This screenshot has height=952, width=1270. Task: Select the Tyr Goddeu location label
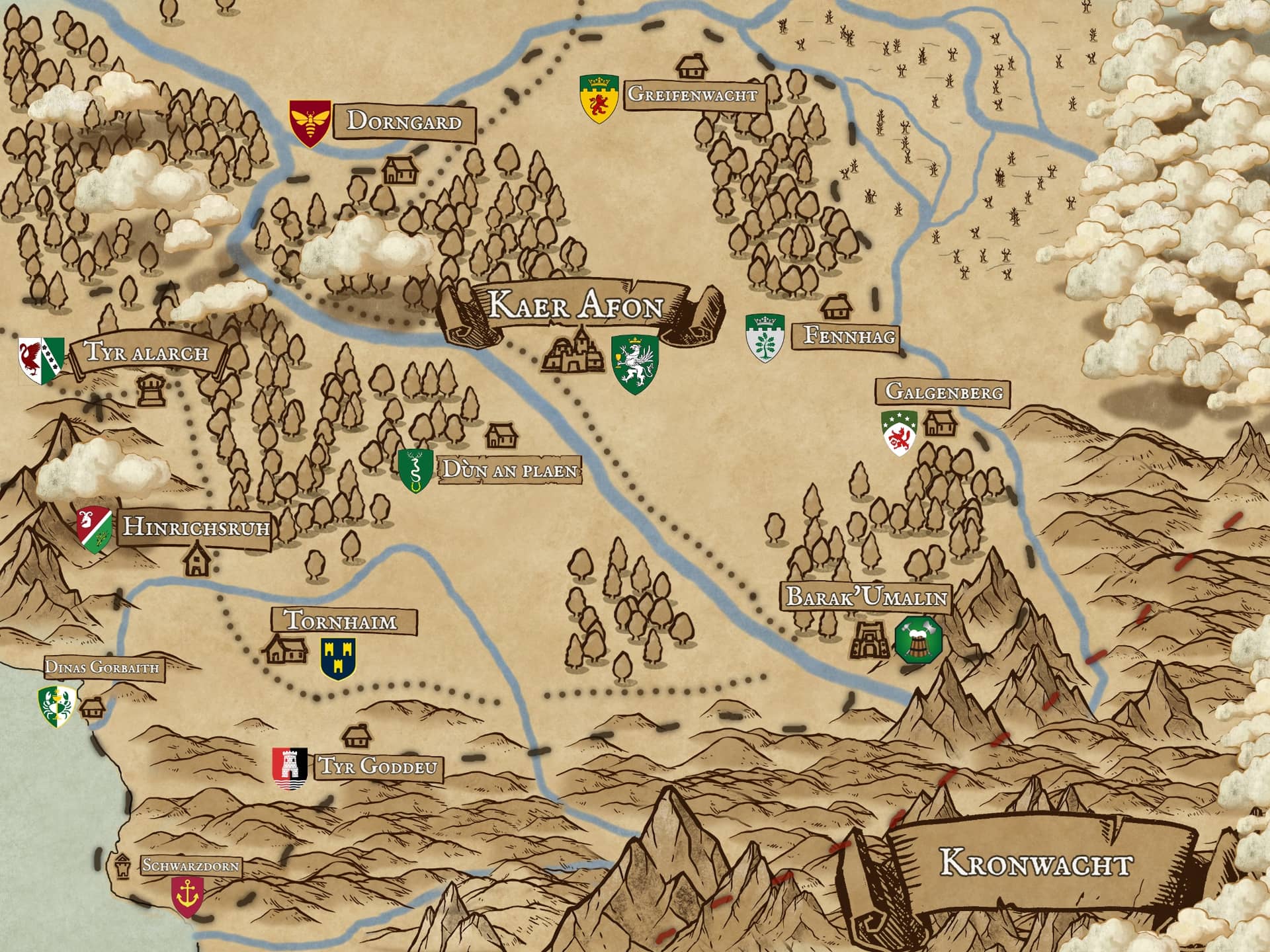[378, 766]
